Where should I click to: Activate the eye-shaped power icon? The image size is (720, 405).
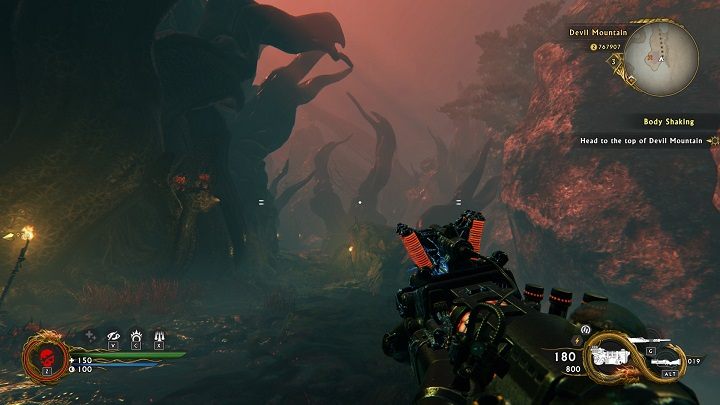[112, 336]
